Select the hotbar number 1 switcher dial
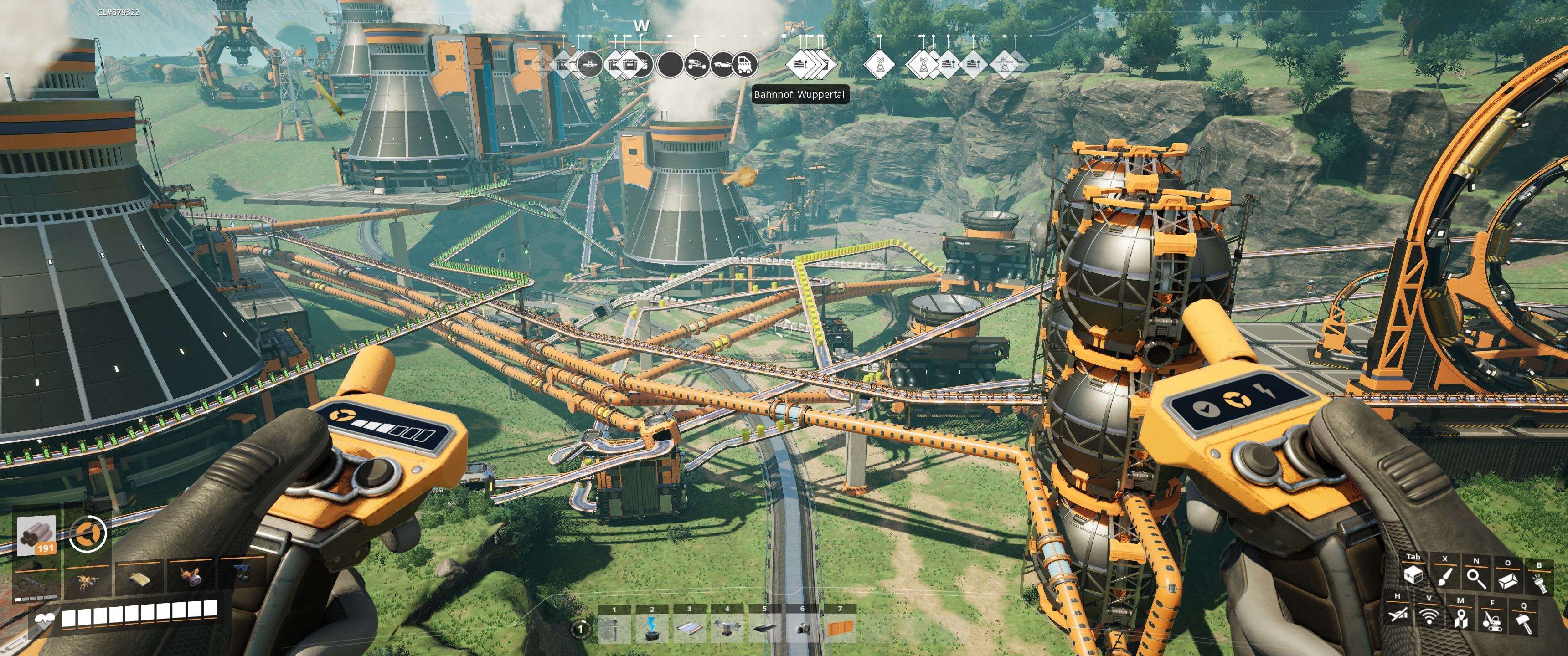The image size is (1568, 656). [581, 628]
